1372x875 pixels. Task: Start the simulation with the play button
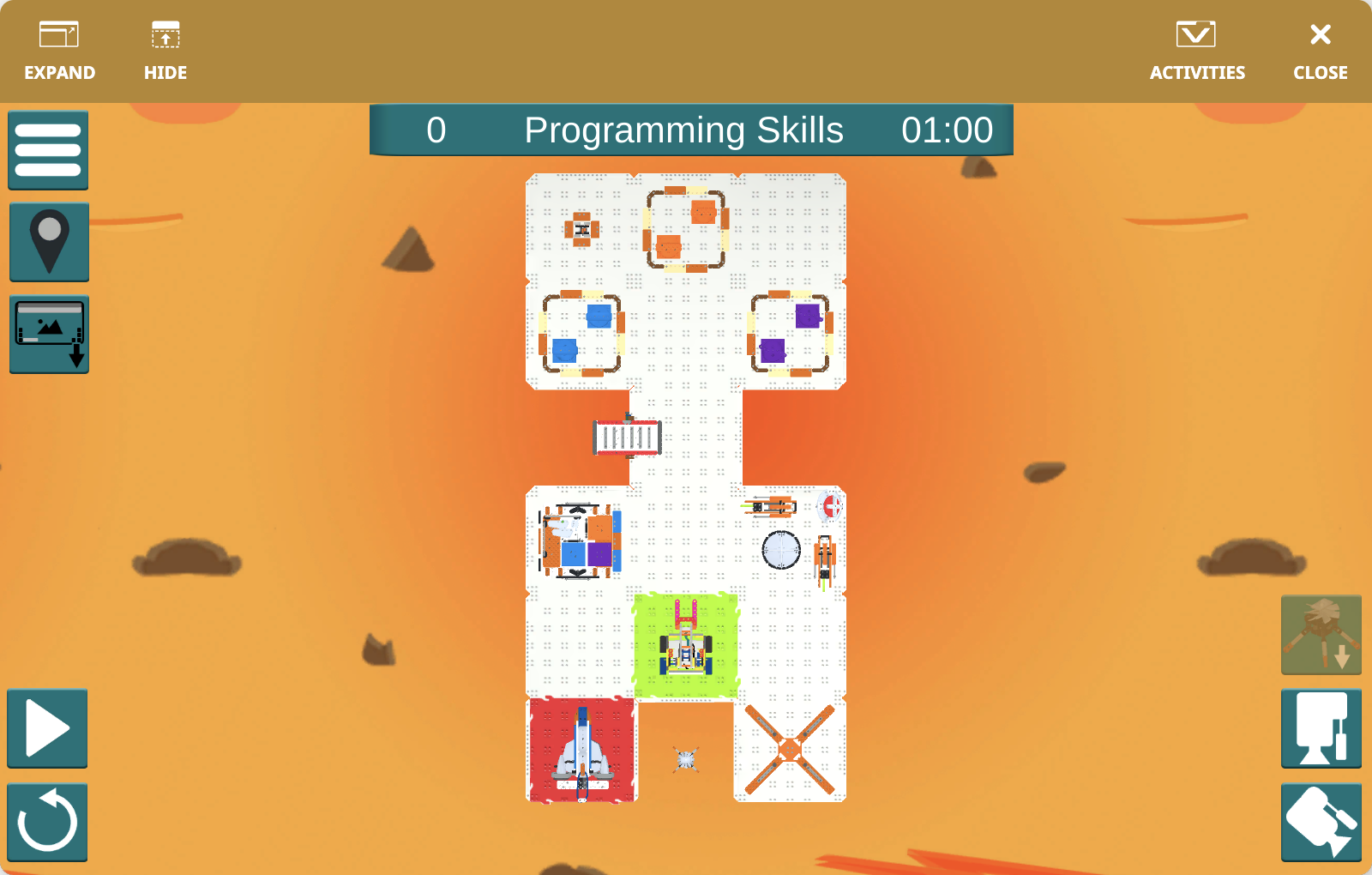[47, 728]
